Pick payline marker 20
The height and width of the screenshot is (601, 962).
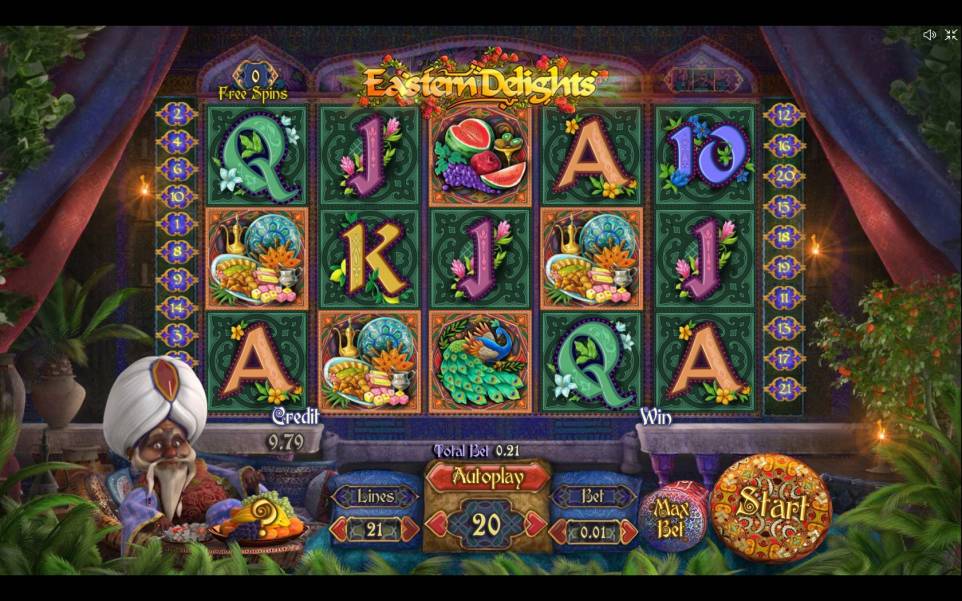(x=784, y=175)
